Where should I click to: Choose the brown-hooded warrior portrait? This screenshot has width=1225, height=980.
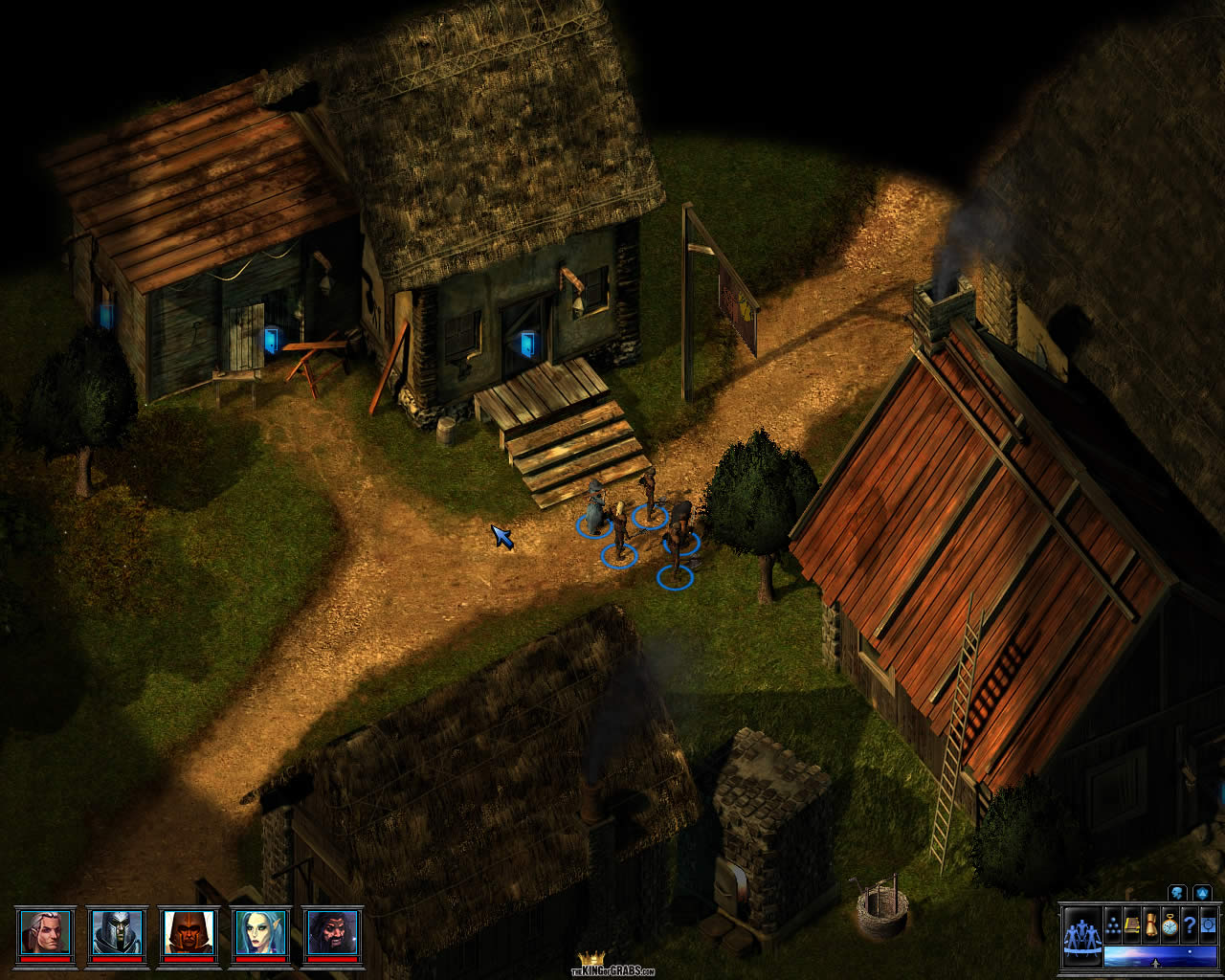pyautogui.click(x=189, y=932)
